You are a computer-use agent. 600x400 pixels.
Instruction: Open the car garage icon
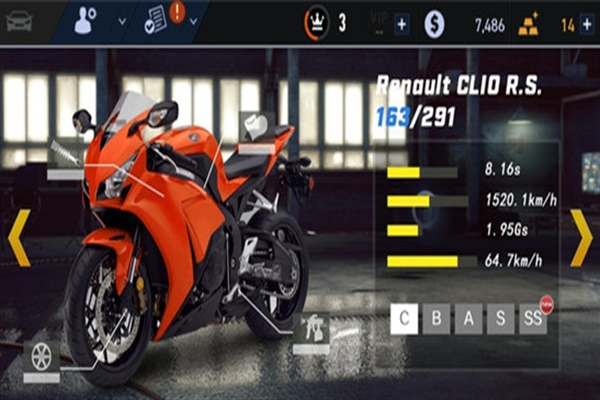tap(18, 21)
